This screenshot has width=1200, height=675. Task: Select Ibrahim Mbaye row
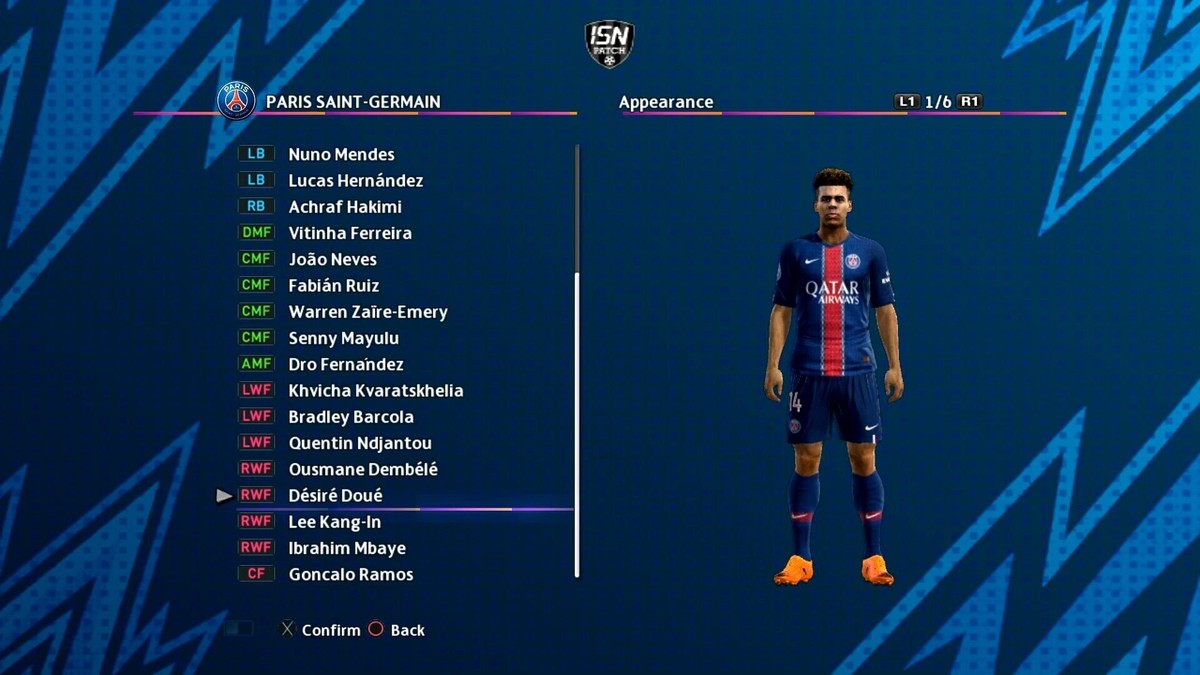coord(347,548)
